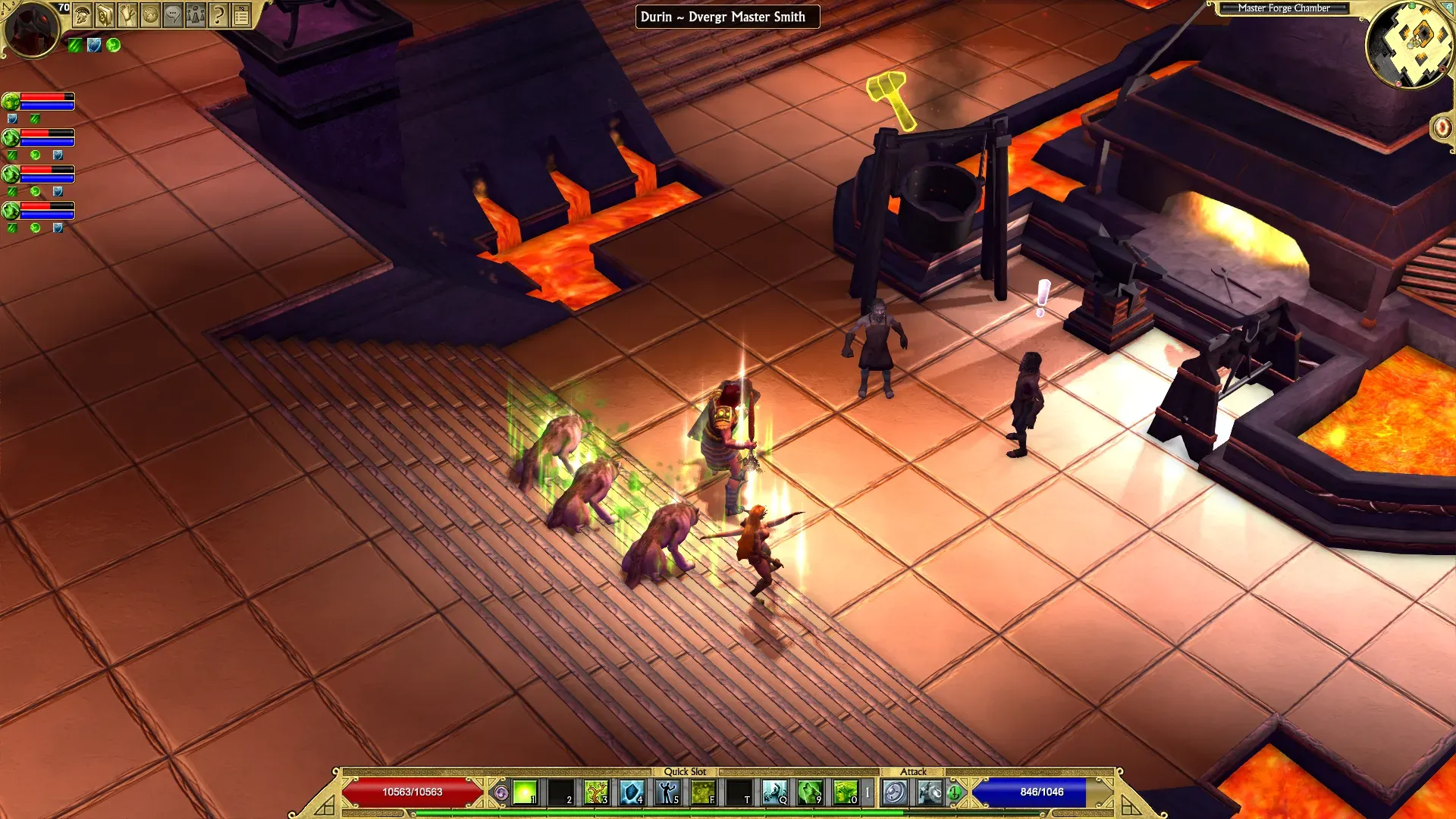The width and height of the screenshot is (1456, 819).
Task: Select the right-click attack skill slot
Action: point(930,792)
